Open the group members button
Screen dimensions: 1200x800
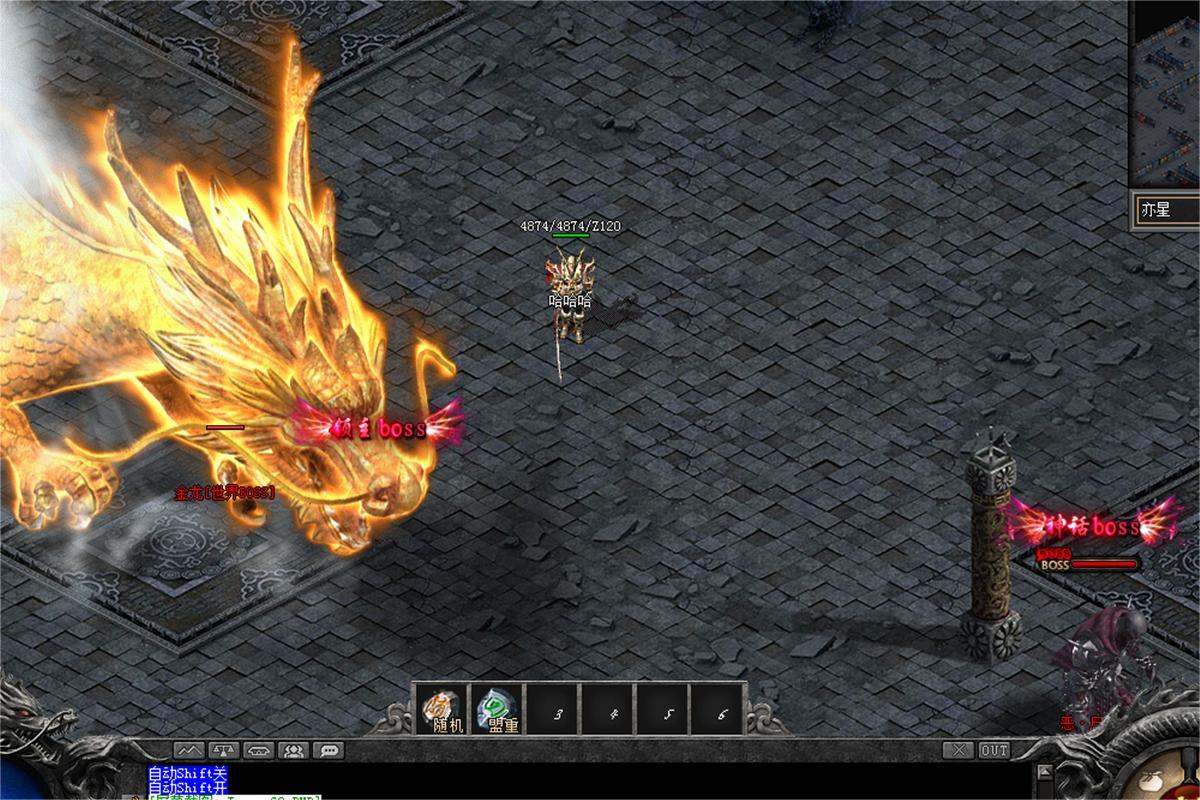(293, 750)
